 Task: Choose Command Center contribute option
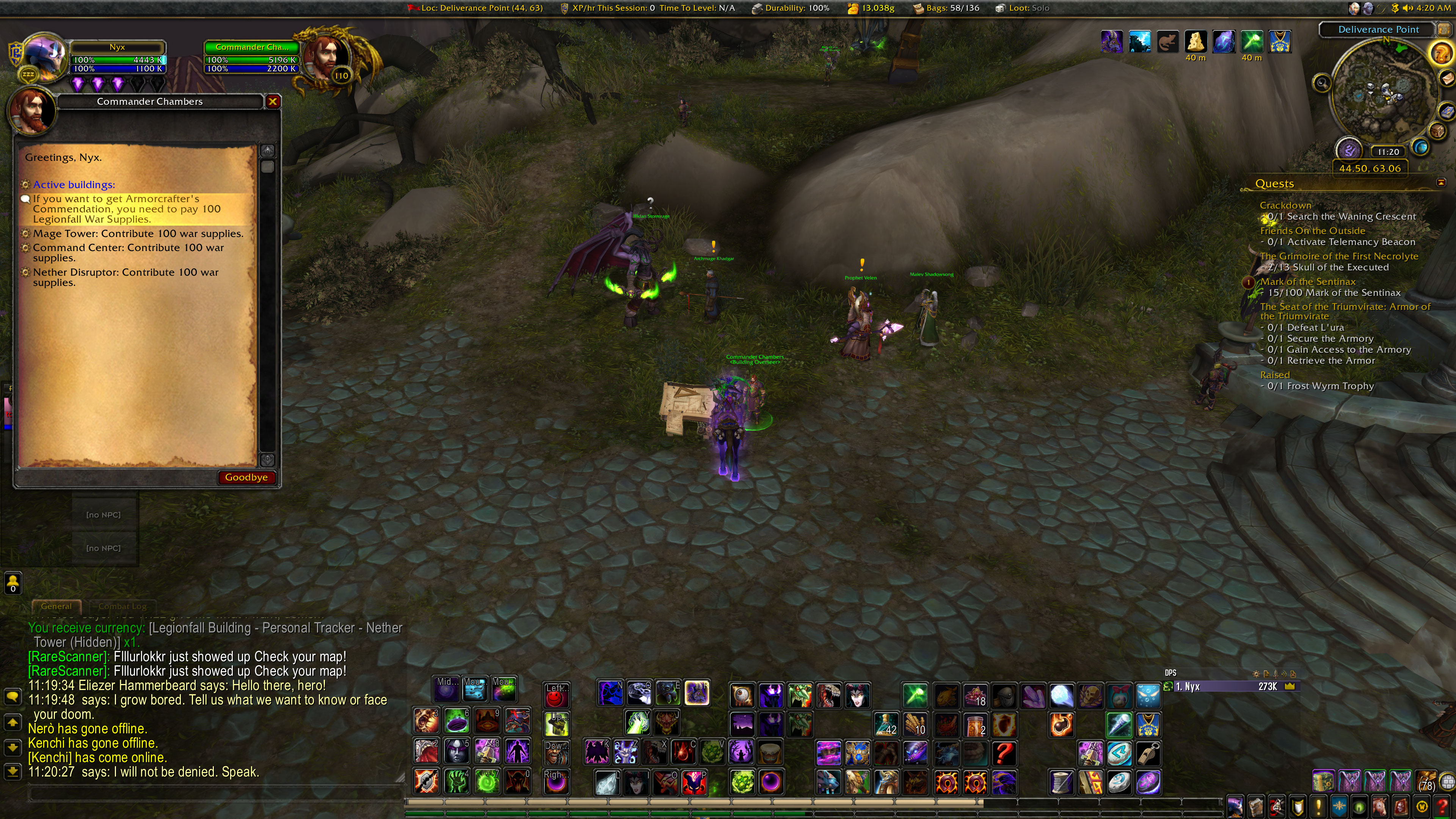pos(128,252)
